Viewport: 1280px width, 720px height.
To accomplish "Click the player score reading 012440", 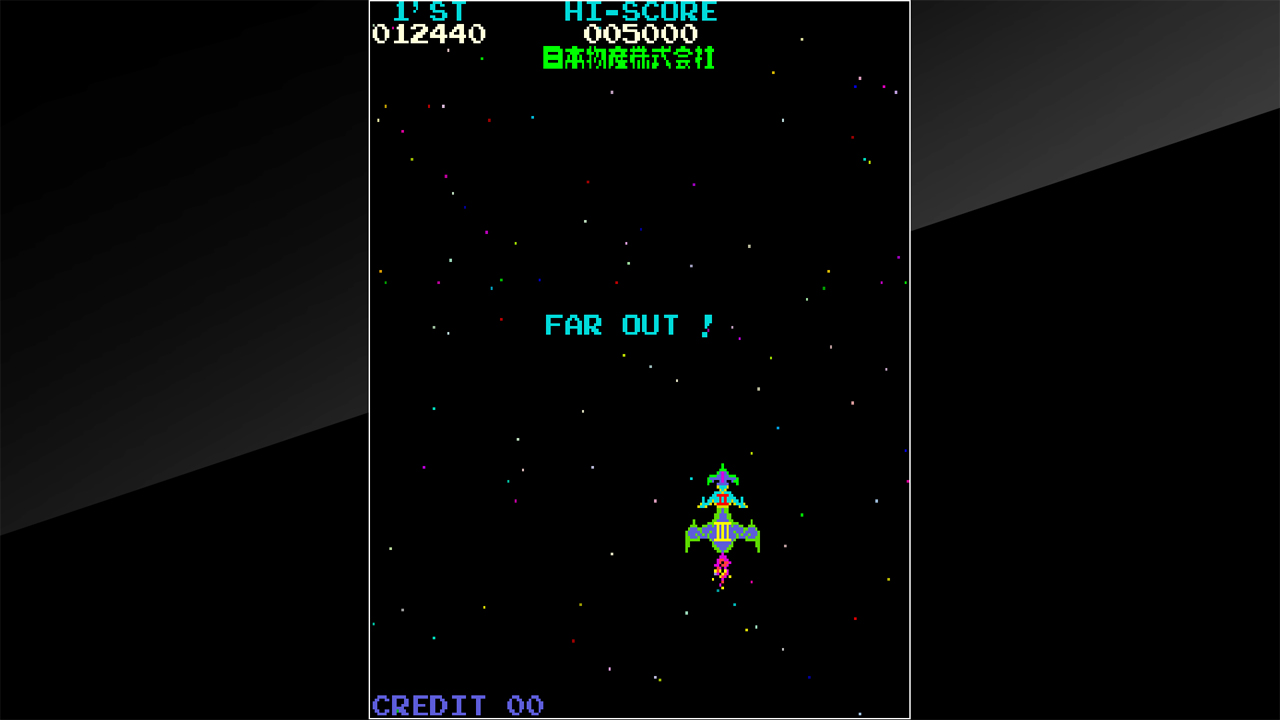I will click(x=428, y=33).
